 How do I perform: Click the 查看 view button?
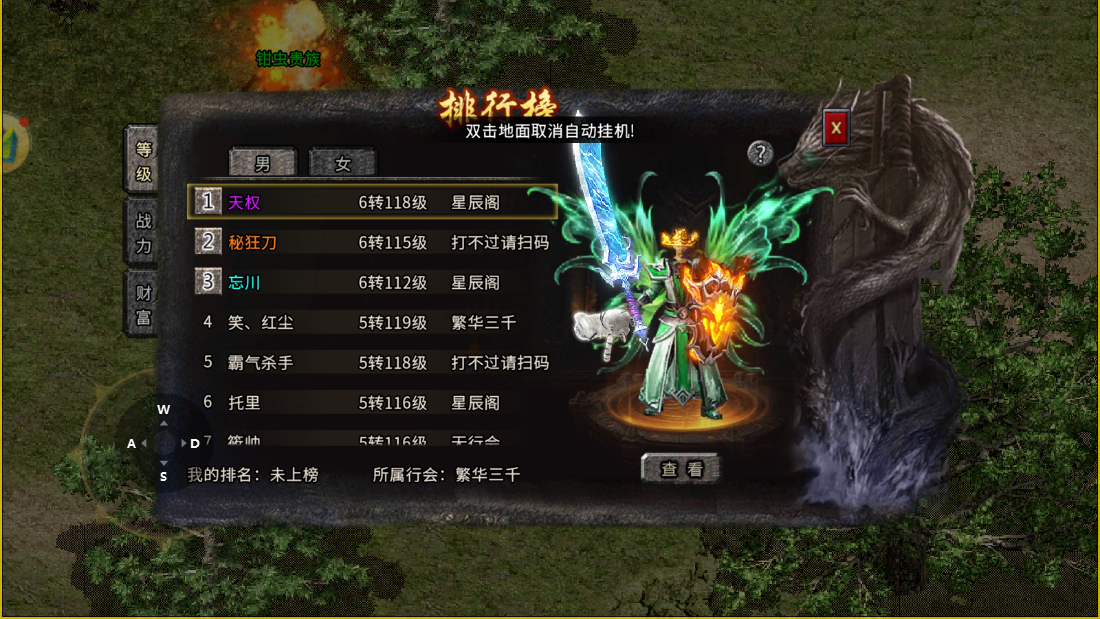tap(680, 469)
